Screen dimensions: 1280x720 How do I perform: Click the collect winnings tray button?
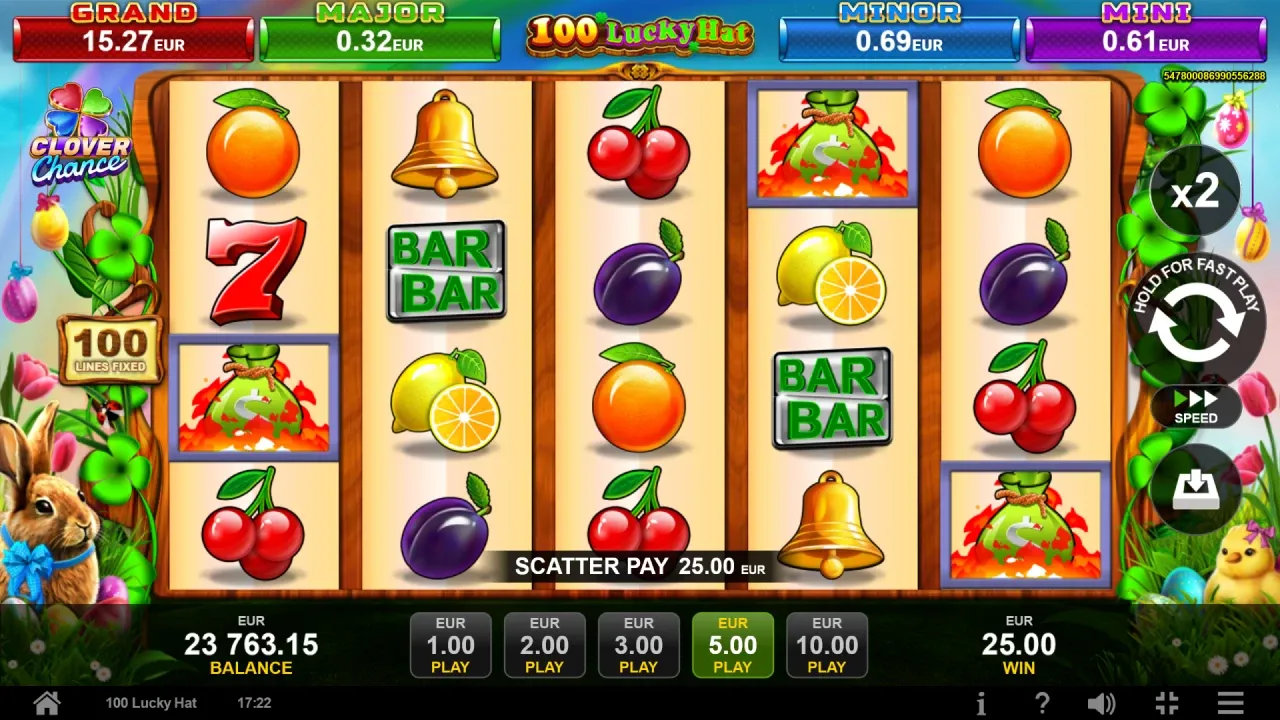click(x=1196, y=488)
